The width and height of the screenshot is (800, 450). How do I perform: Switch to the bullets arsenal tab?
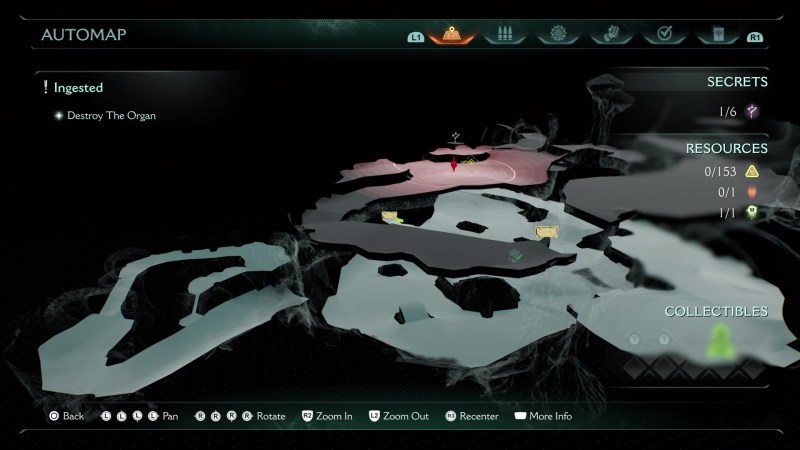505,35
